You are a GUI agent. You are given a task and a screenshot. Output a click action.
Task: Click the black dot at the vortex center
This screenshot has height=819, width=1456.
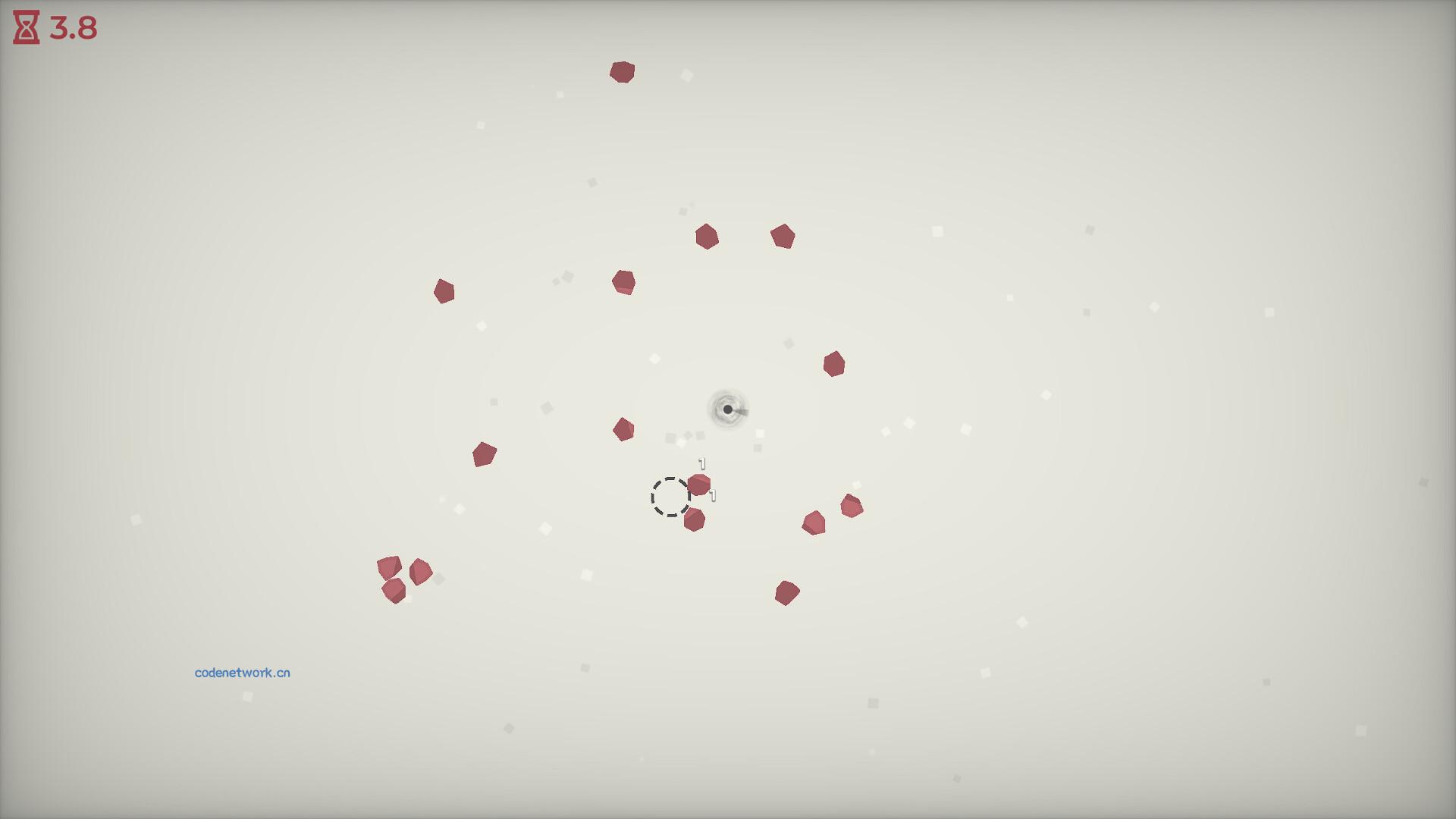point(726,409)
